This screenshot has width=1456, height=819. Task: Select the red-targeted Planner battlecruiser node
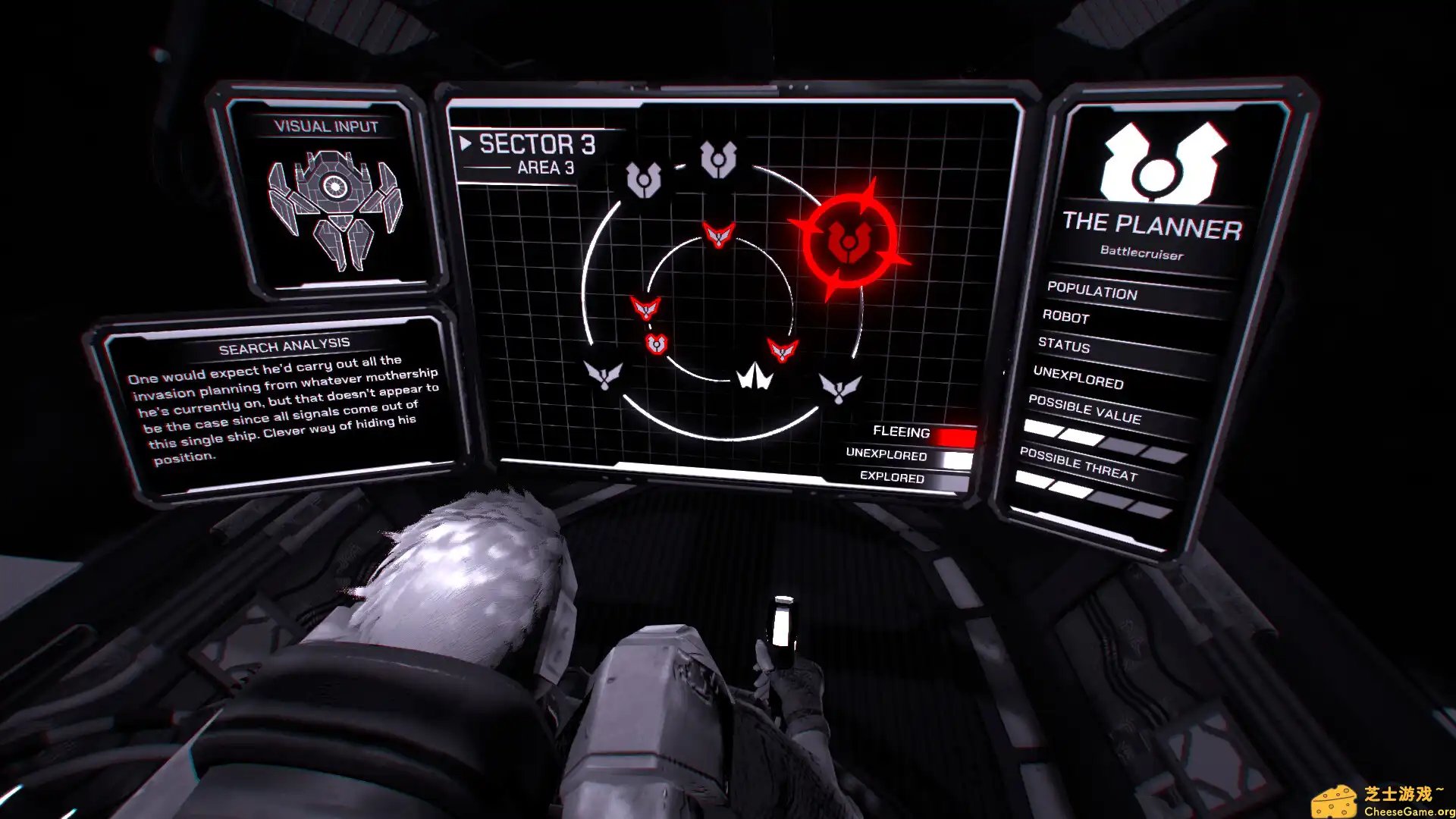click(849, 241)
